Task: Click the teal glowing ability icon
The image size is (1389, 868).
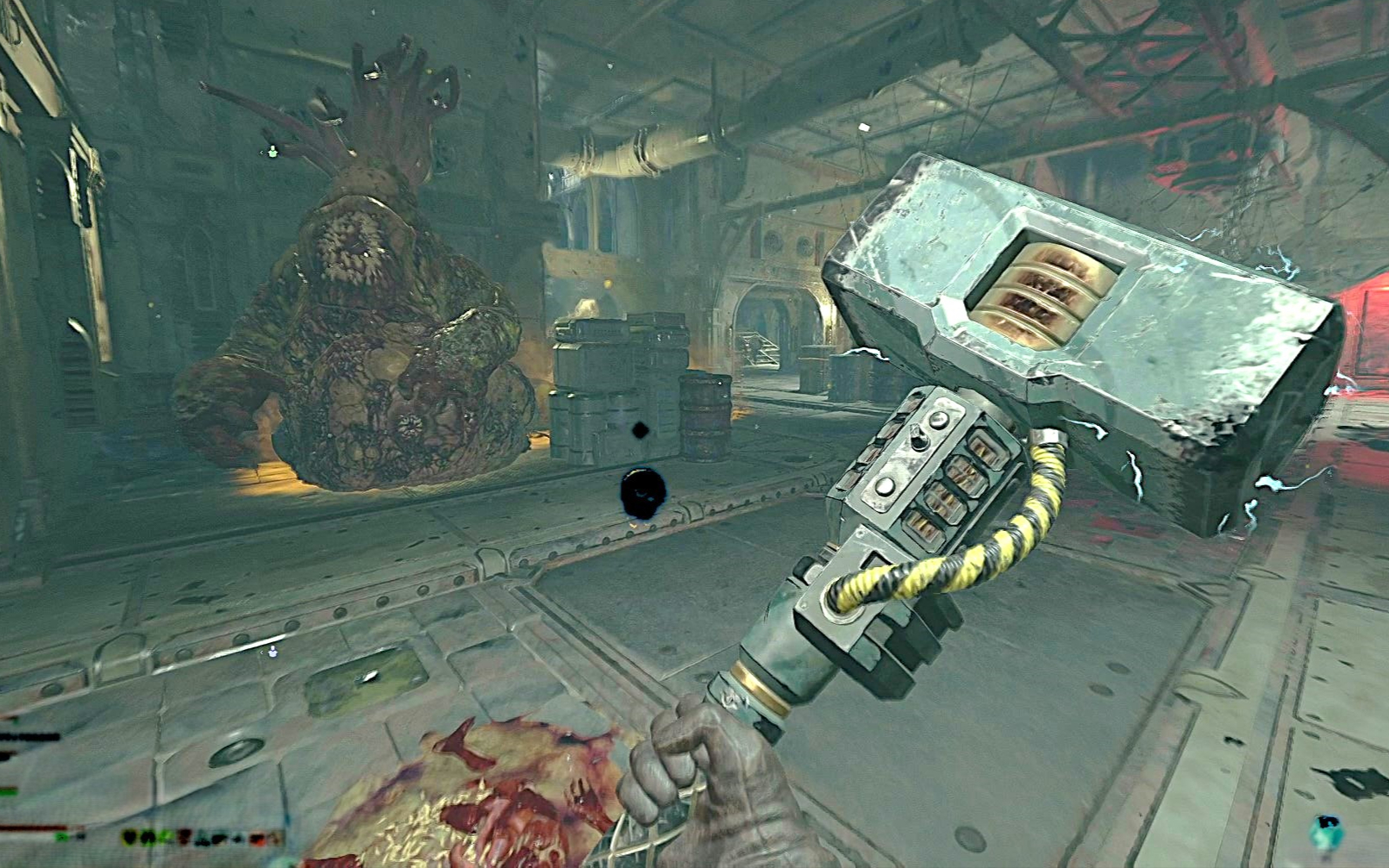Action: coord(1326,831)
